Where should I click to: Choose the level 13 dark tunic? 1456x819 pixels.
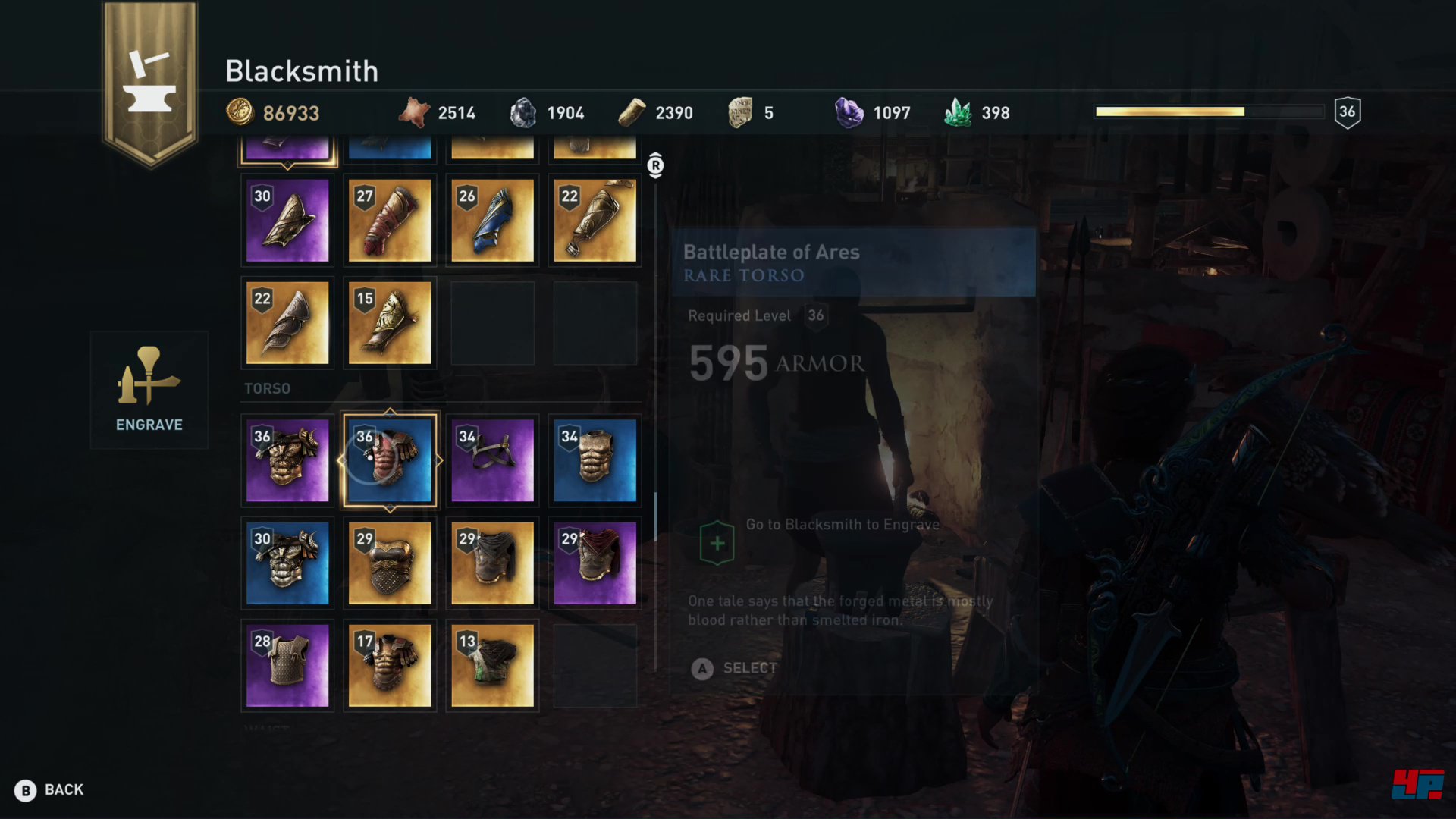tap(492, 666)
